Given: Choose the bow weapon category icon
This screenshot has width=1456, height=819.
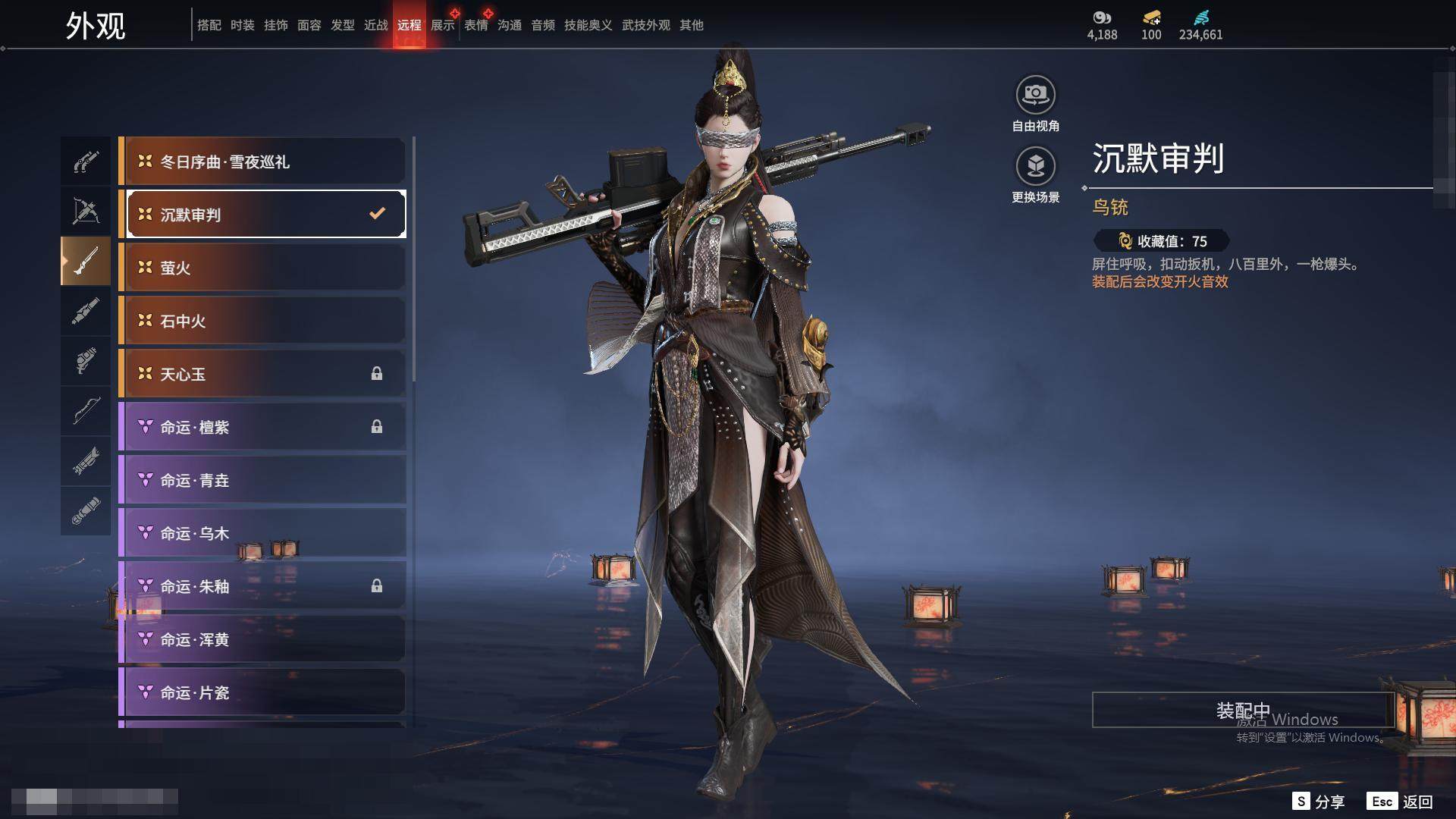Looking at the screenshot, I should 86,411.
